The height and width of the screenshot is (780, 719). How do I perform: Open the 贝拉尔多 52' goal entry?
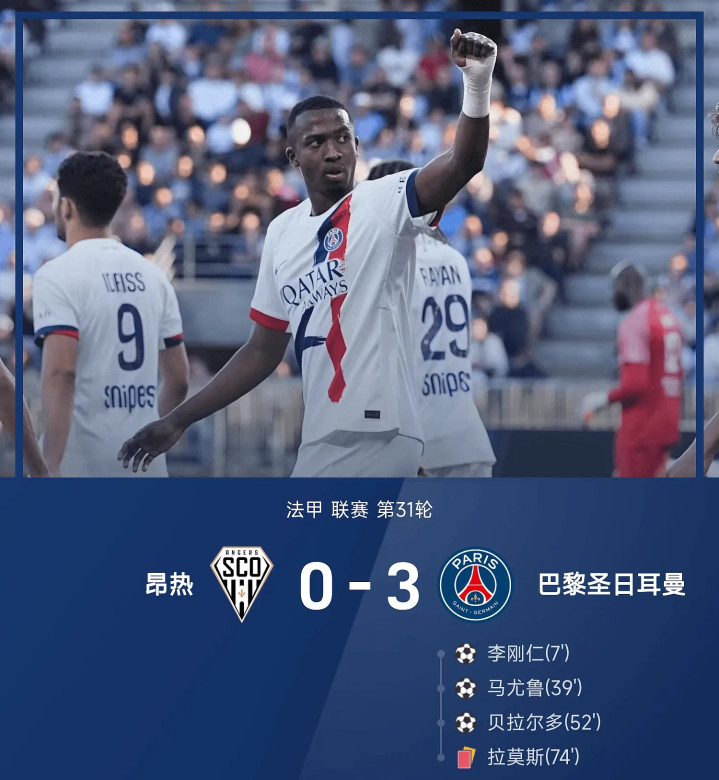click(543, 722)
